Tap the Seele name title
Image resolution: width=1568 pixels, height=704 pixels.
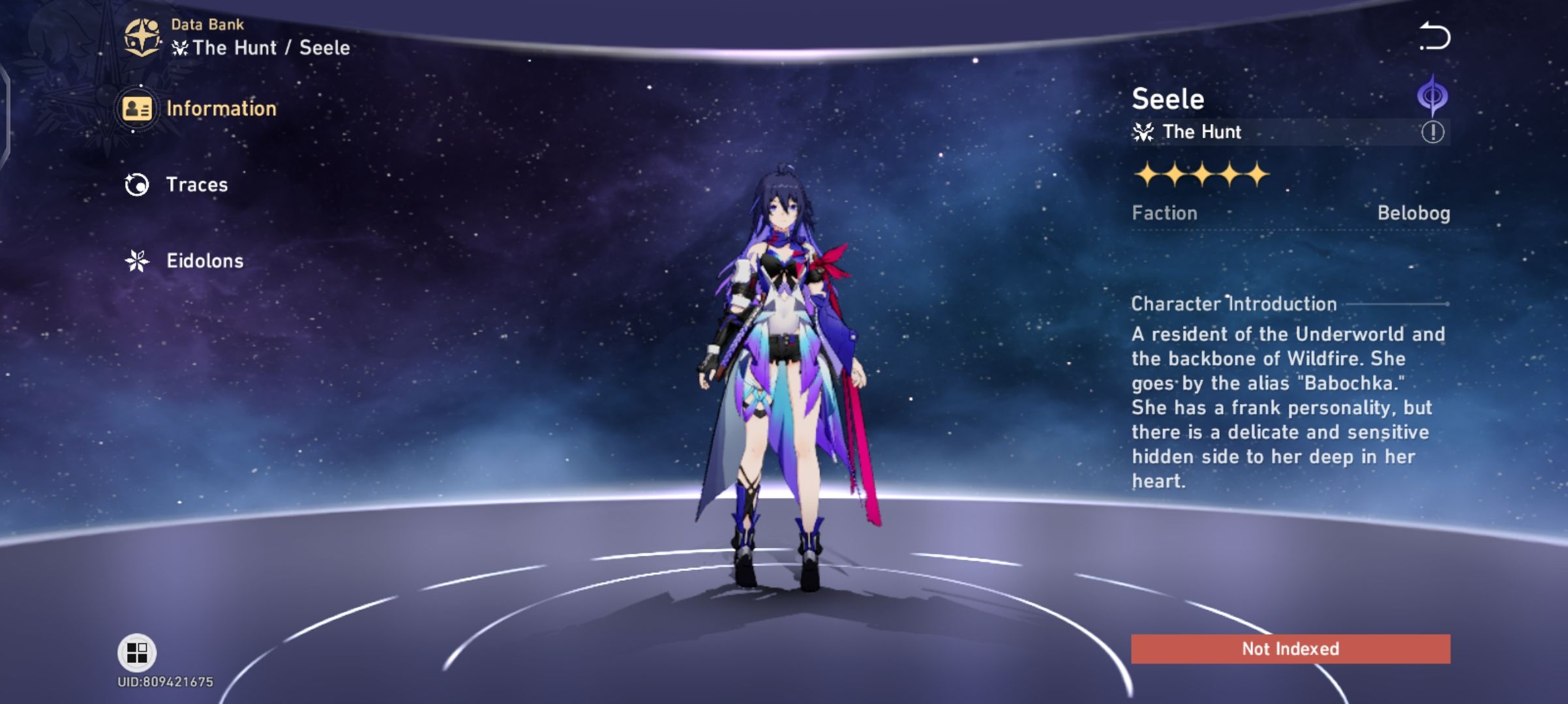(x=1167, y=98)
